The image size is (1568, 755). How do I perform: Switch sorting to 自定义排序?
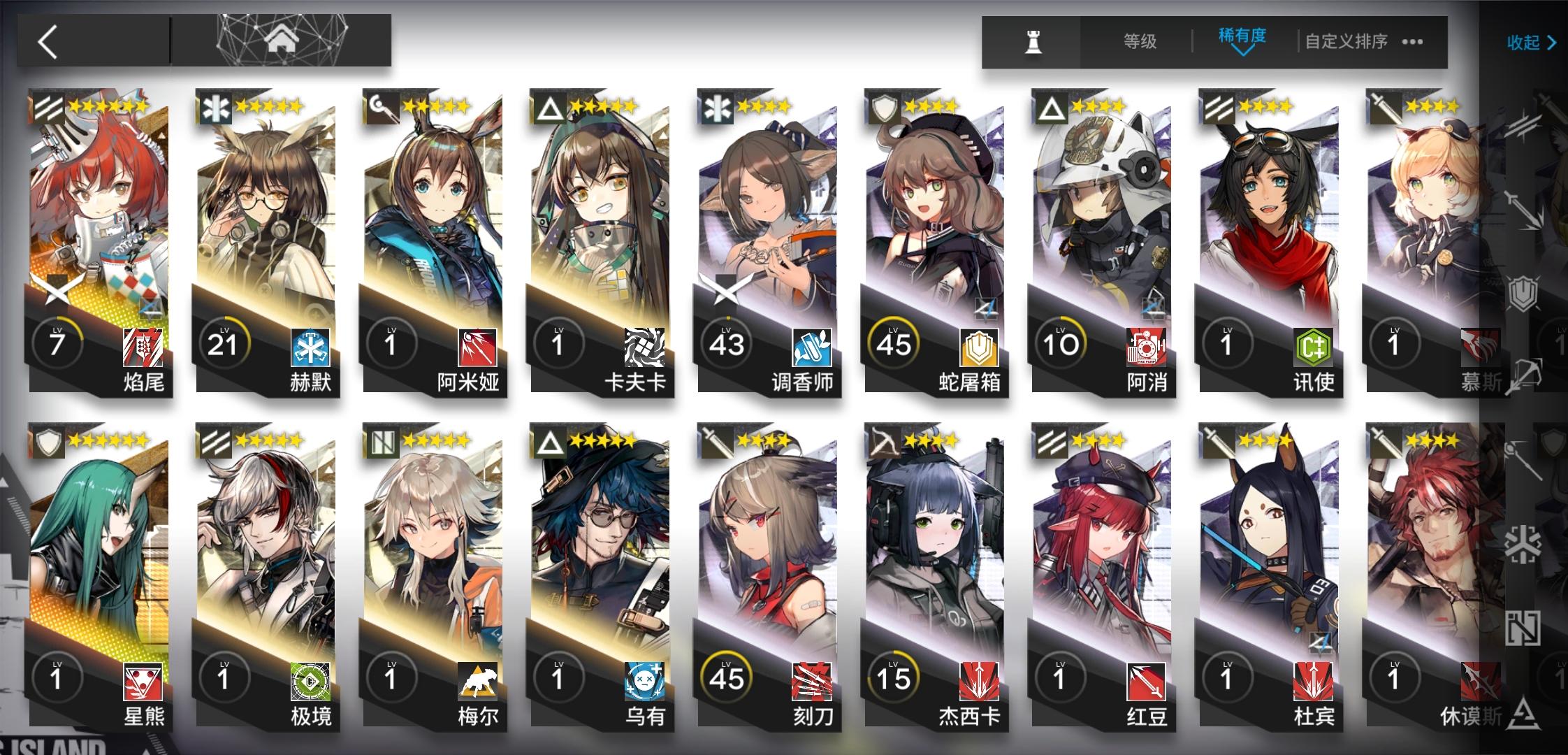(x=1345, y=42)
